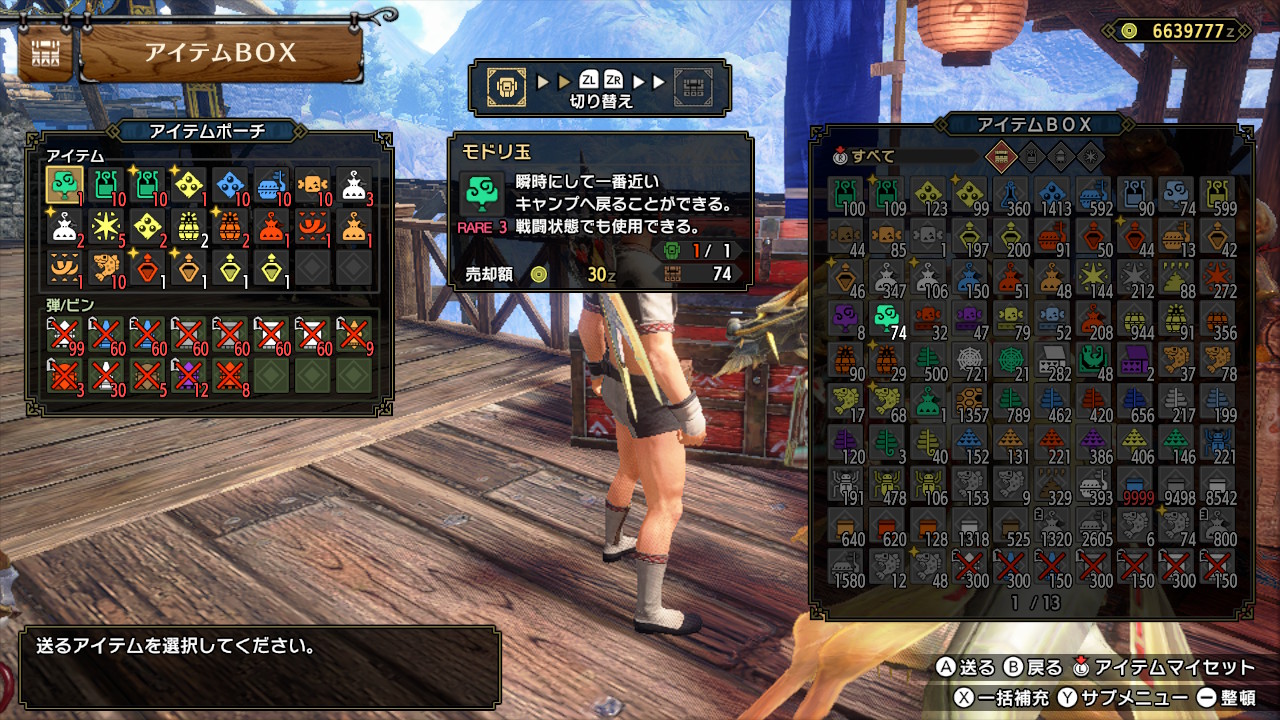Viewport: 1280px width, 720px height.
Task: Select the orange spotted fish pouch item
Action: tap(105, 267)
